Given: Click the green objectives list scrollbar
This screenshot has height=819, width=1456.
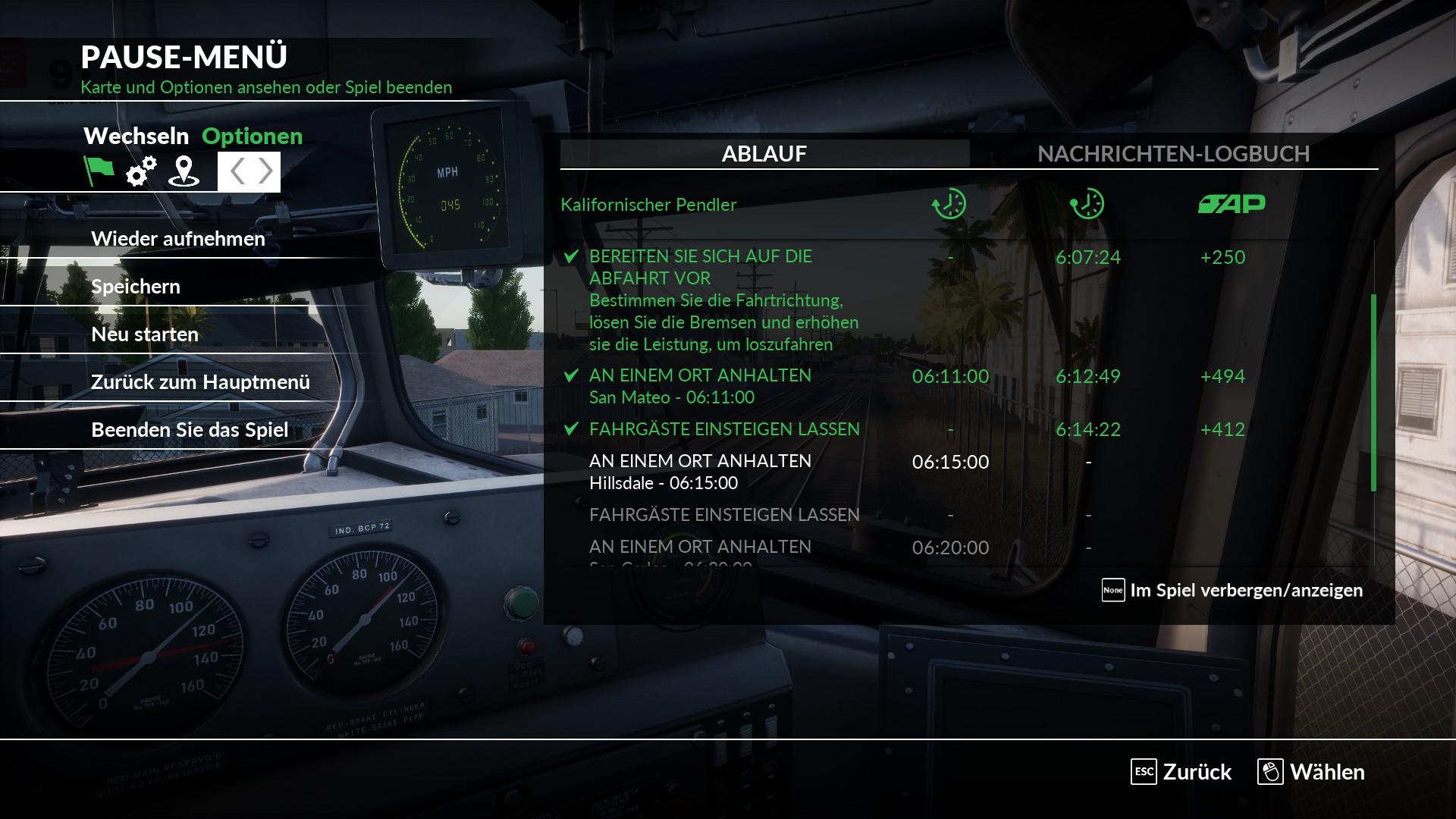Looking at the screenshot, I should point(1373,393).
